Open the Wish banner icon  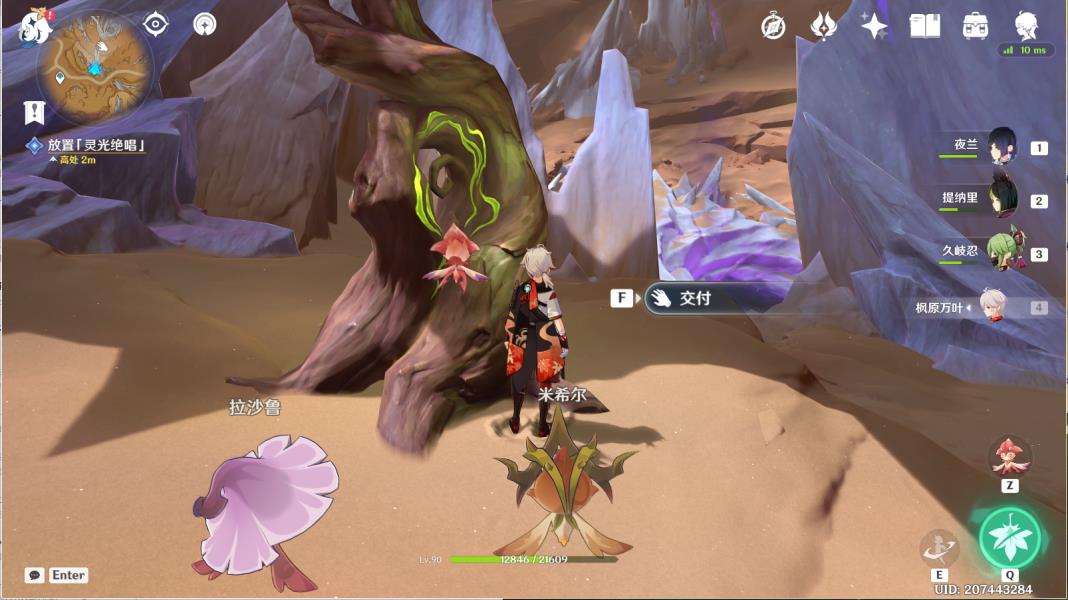click(x=823, y=27)
